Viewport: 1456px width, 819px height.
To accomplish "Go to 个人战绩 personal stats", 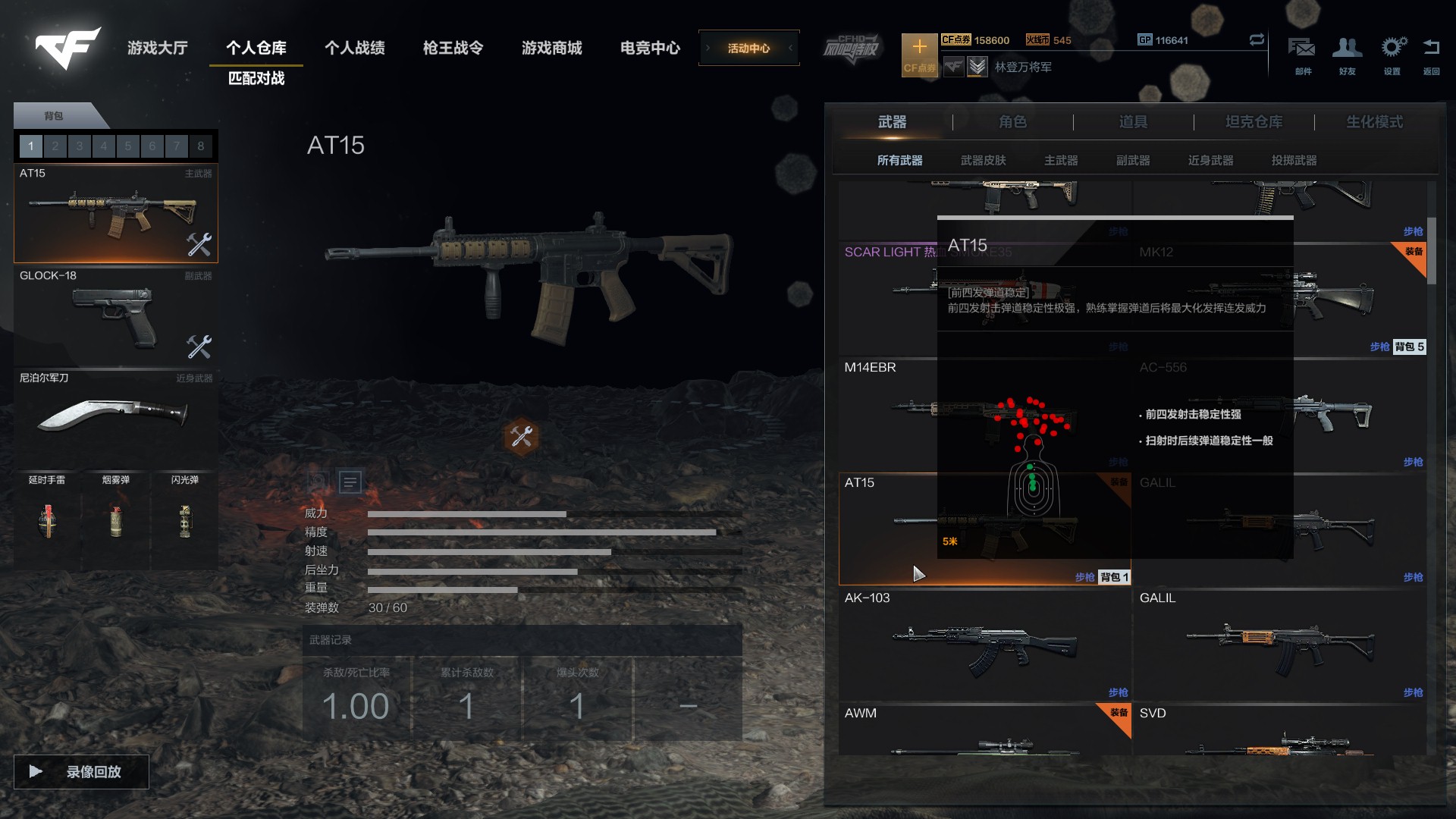I will click(x=354, y=48).
